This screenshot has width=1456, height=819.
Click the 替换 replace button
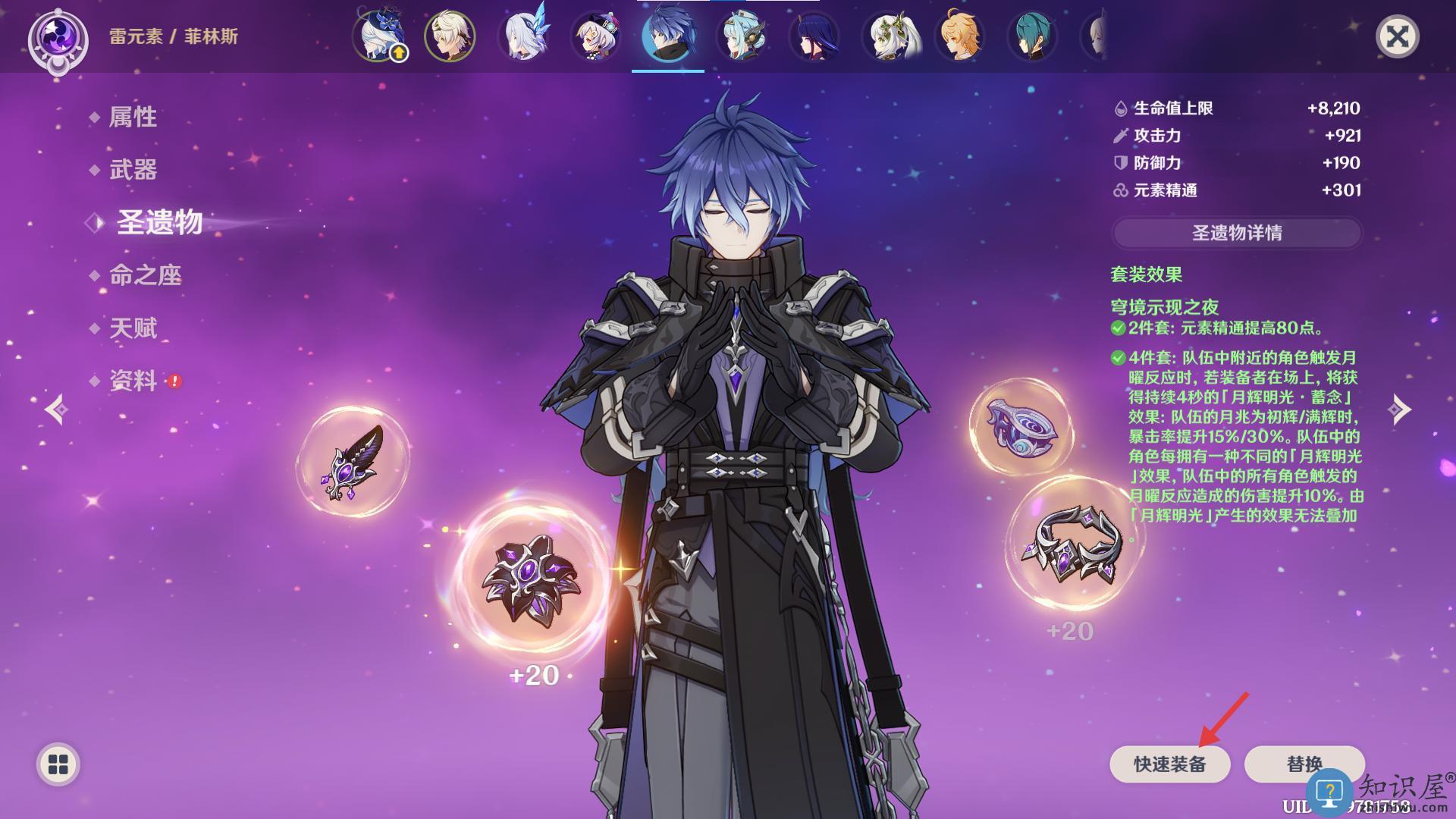pyautogui.click(x=1304, y=764)
